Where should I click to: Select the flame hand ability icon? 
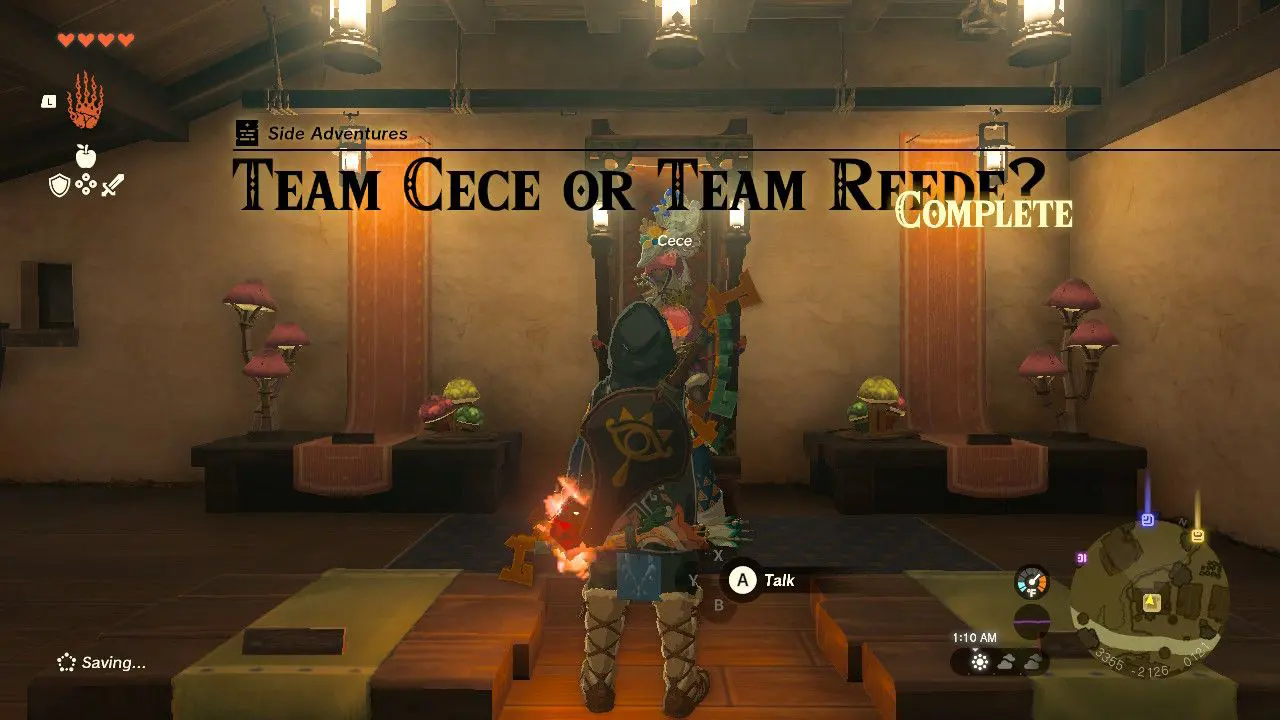coord(82,101)
